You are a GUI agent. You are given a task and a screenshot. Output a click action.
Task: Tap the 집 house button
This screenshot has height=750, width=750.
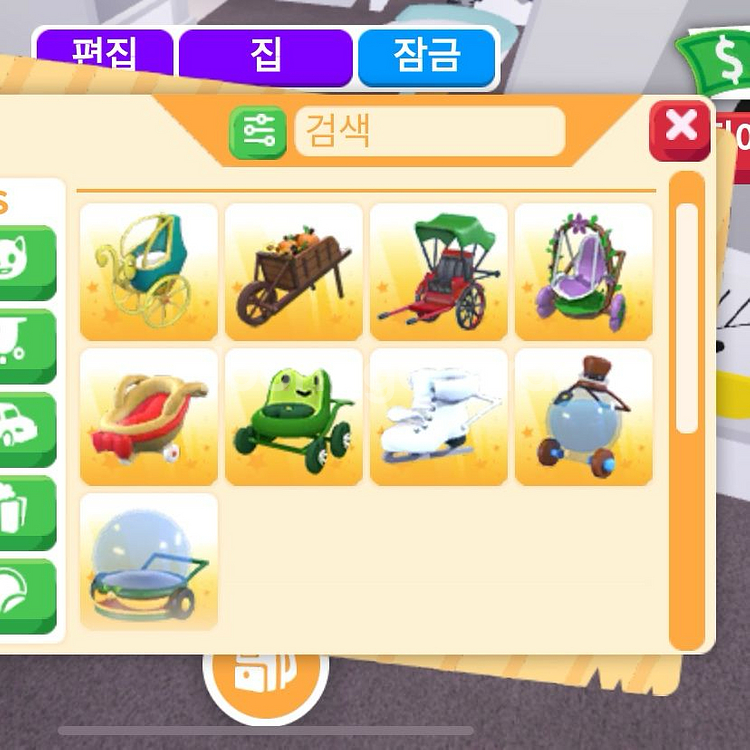pyautogui.click(x=265, y=57)
